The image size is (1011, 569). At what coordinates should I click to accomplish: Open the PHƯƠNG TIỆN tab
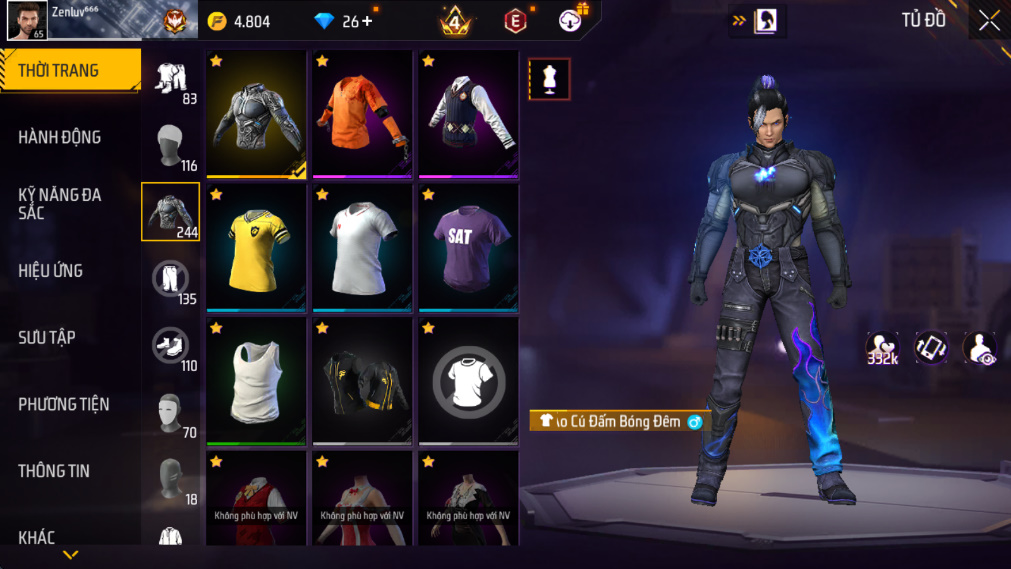pos(64,404)
